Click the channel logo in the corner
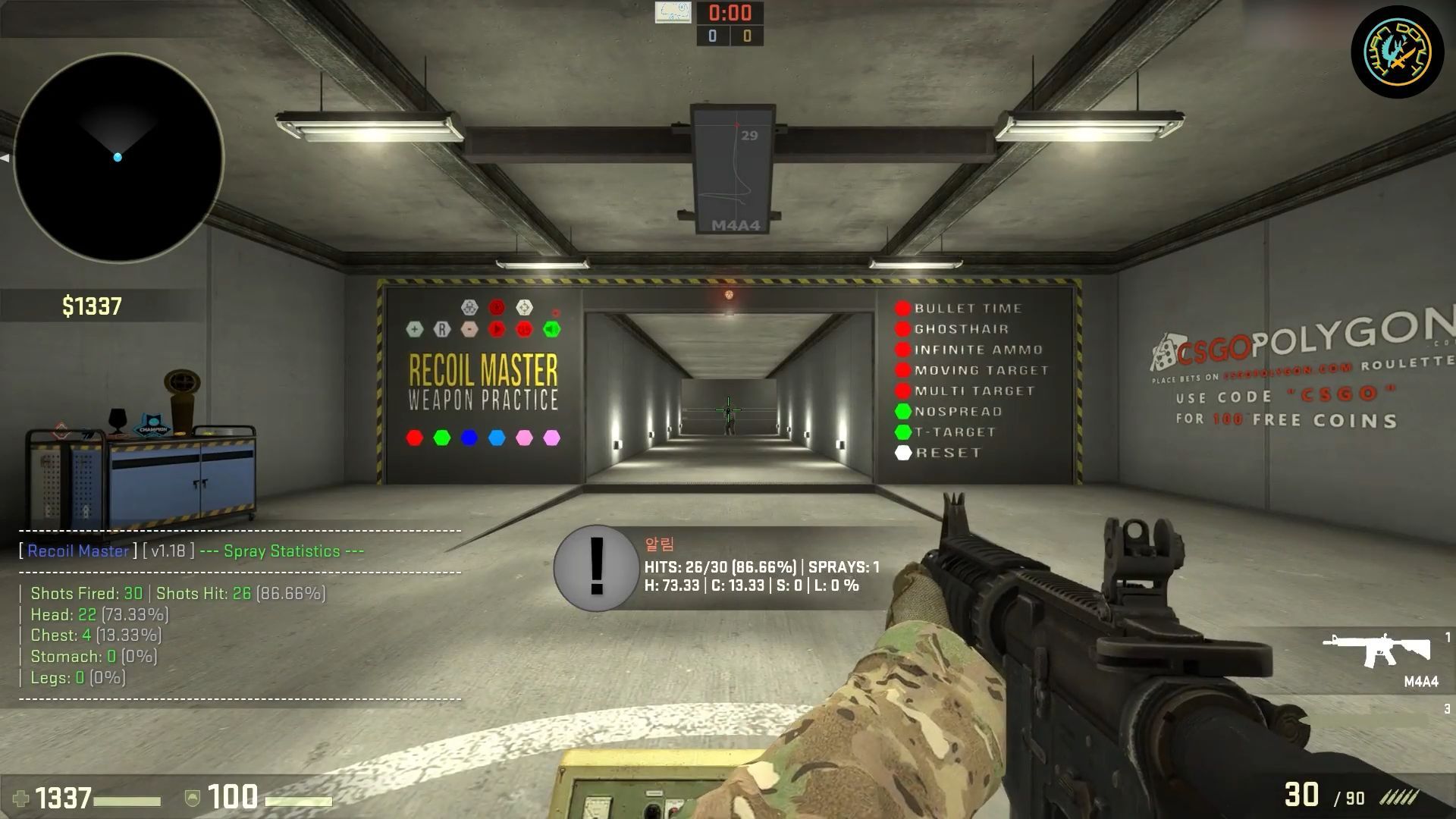The height and width of the screenshot is (819, 1456). pyautogui.click(x=1397, y=52)
